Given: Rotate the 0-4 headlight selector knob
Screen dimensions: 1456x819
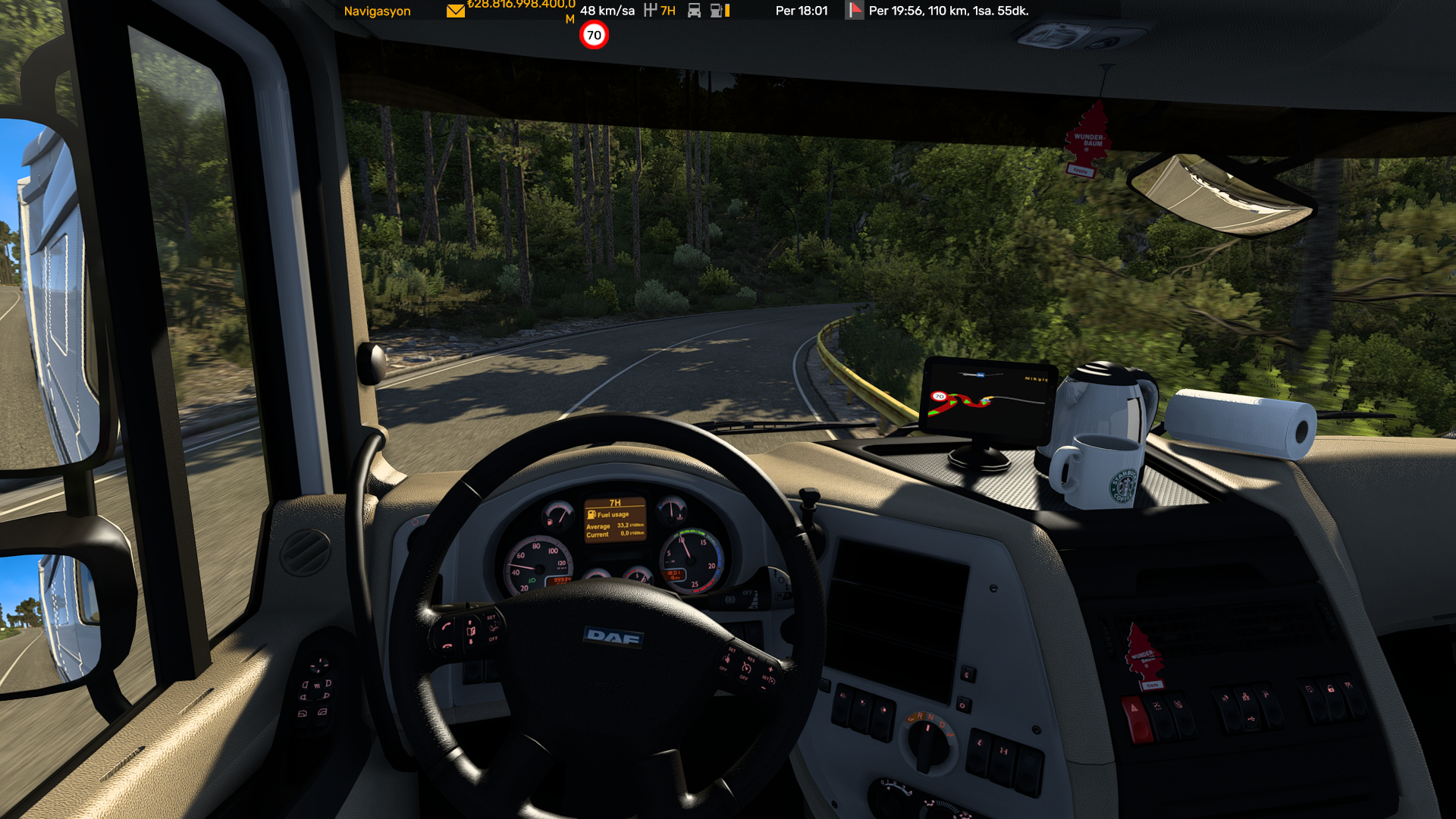Looking at the screenshot, I should point(891,800).
